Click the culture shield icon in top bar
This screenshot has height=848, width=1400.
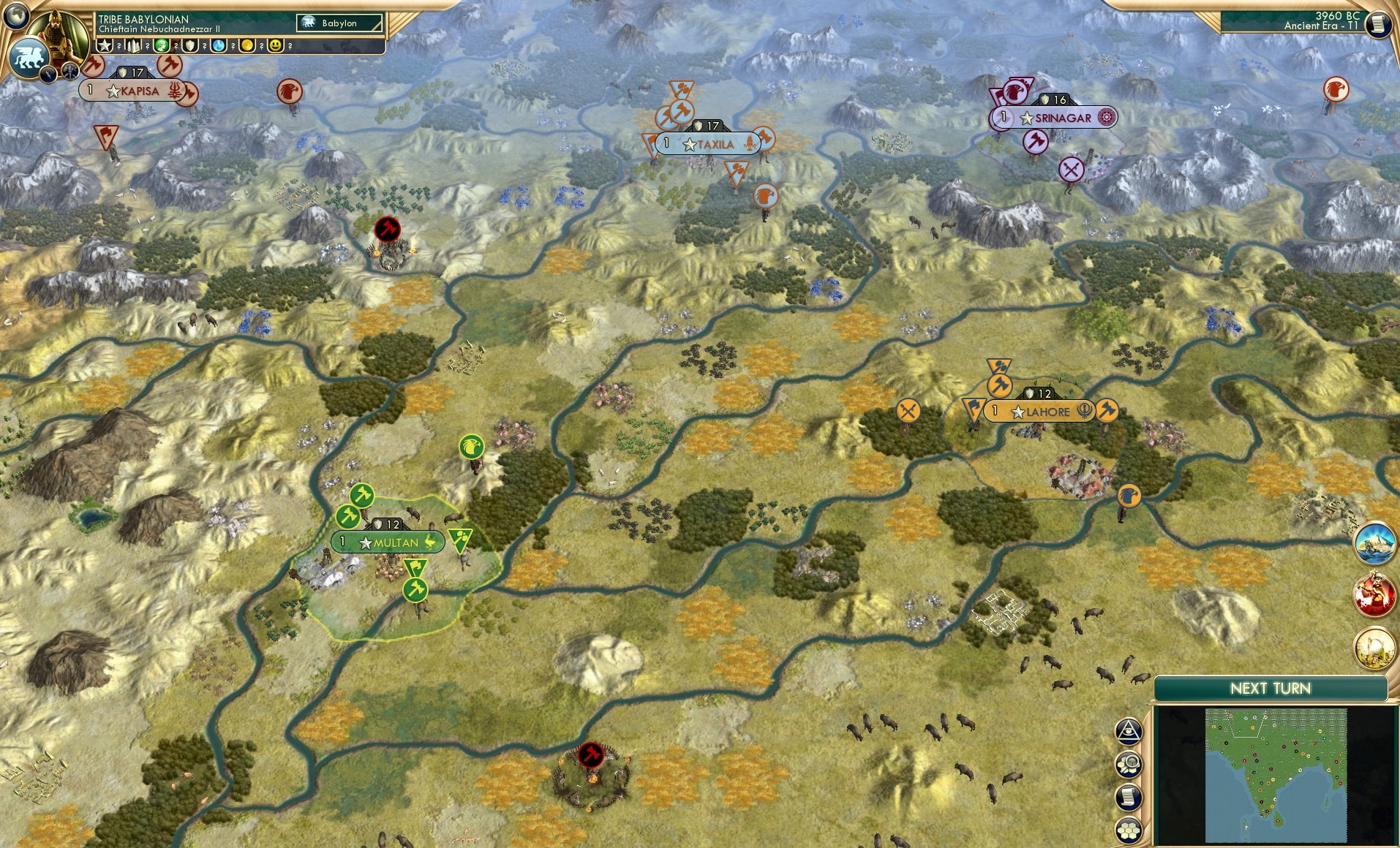click(x=189, y=45)
